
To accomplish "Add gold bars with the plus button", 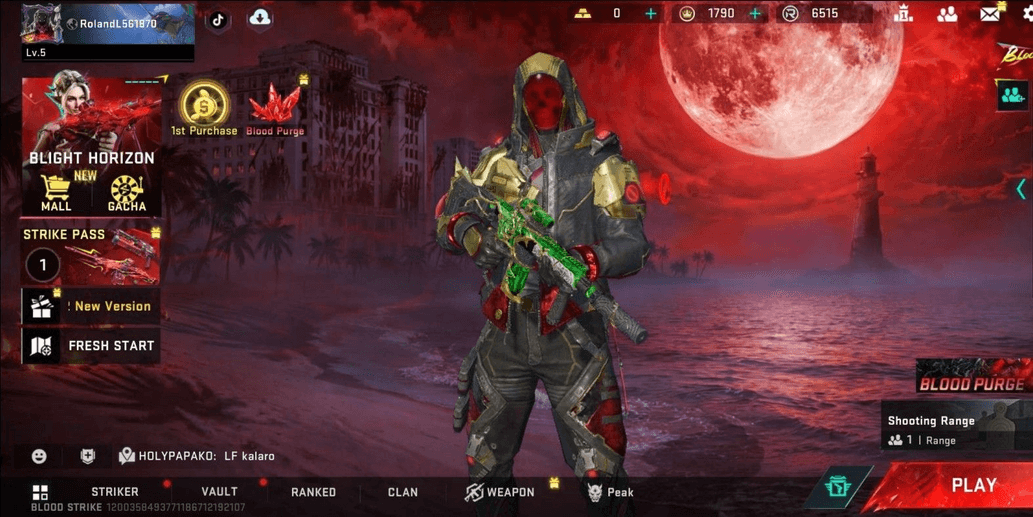I will [651, 14].
